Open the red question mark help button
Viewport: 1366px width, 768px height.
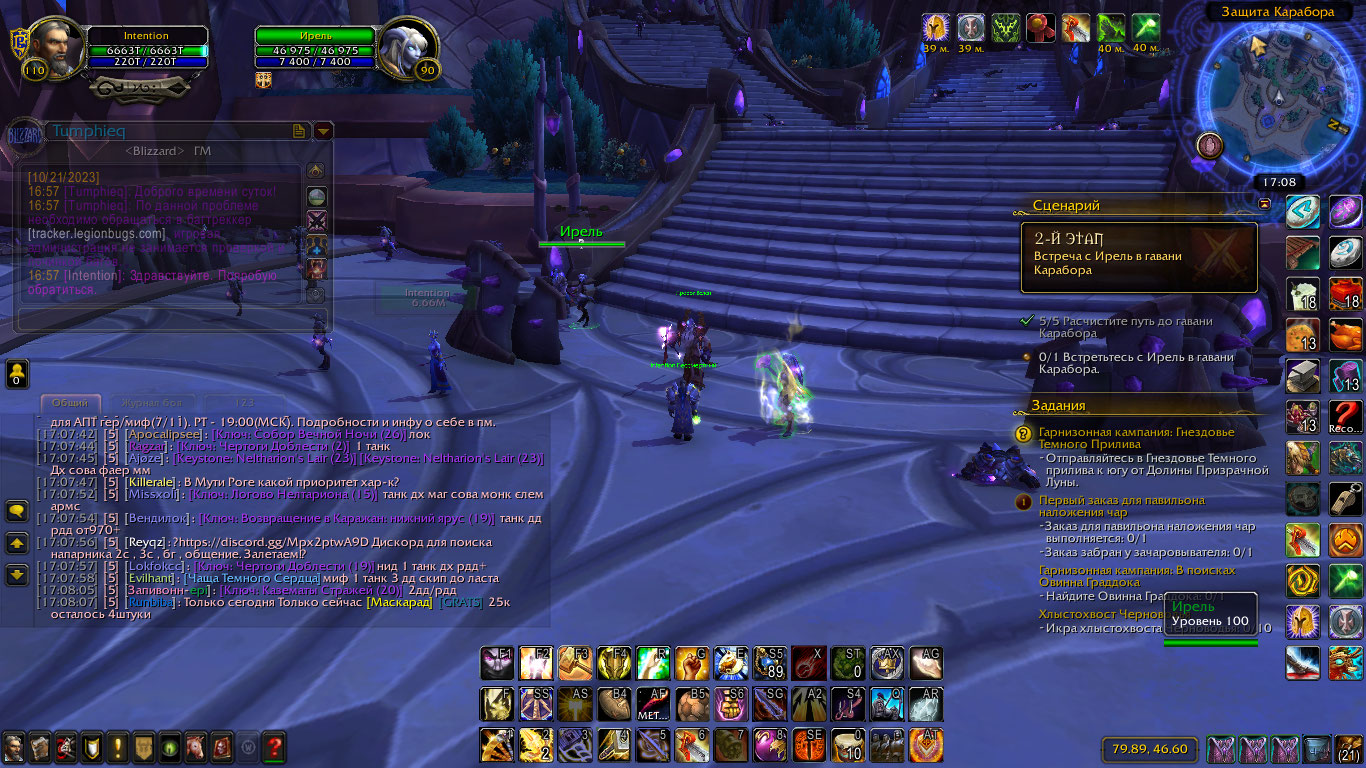[273, 746]
